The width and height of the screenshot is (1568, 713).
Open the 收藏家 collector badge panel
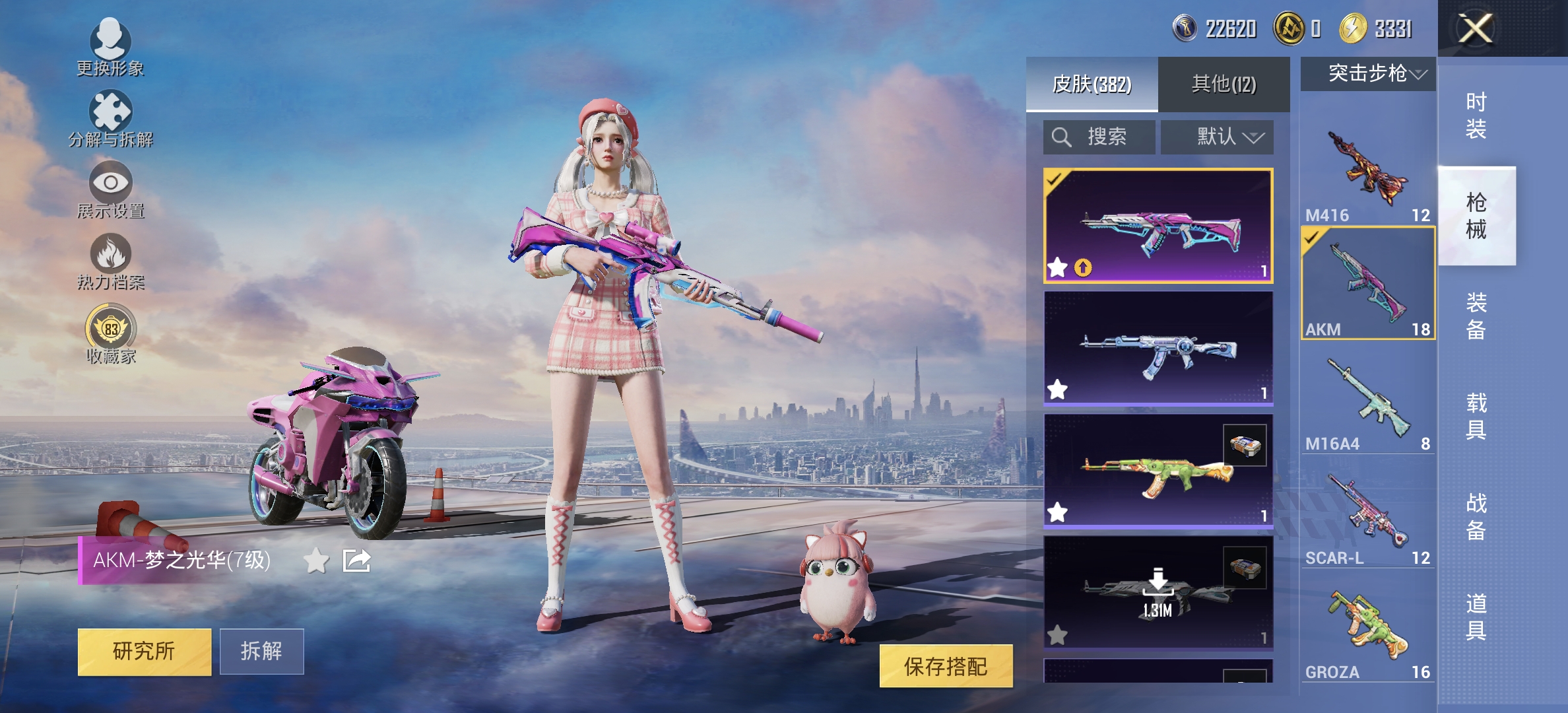(x=111, y=329)
